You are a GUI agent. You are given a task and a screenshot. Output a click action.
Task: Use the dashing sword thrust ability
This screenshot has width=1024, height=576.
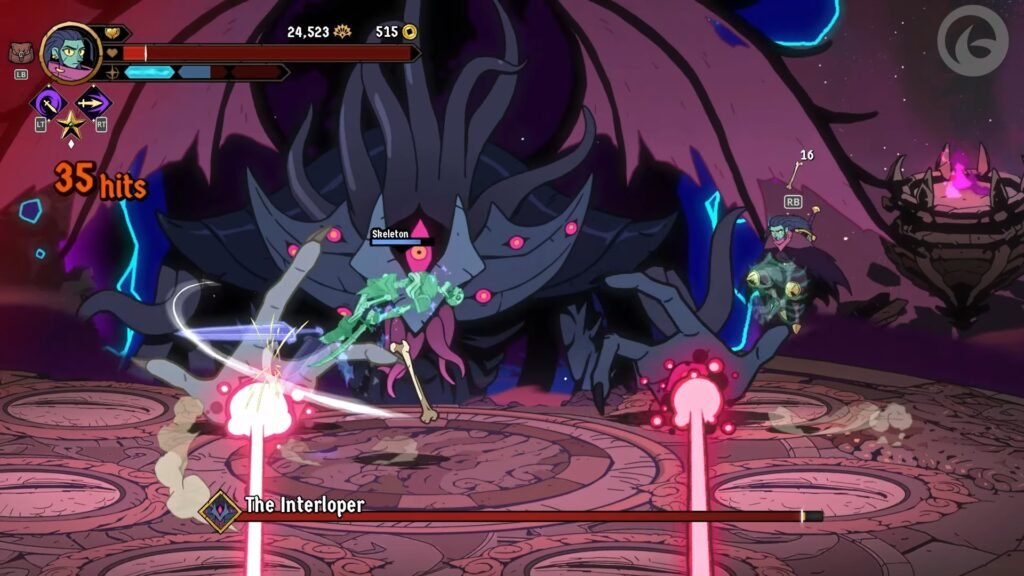pos(94,102)
